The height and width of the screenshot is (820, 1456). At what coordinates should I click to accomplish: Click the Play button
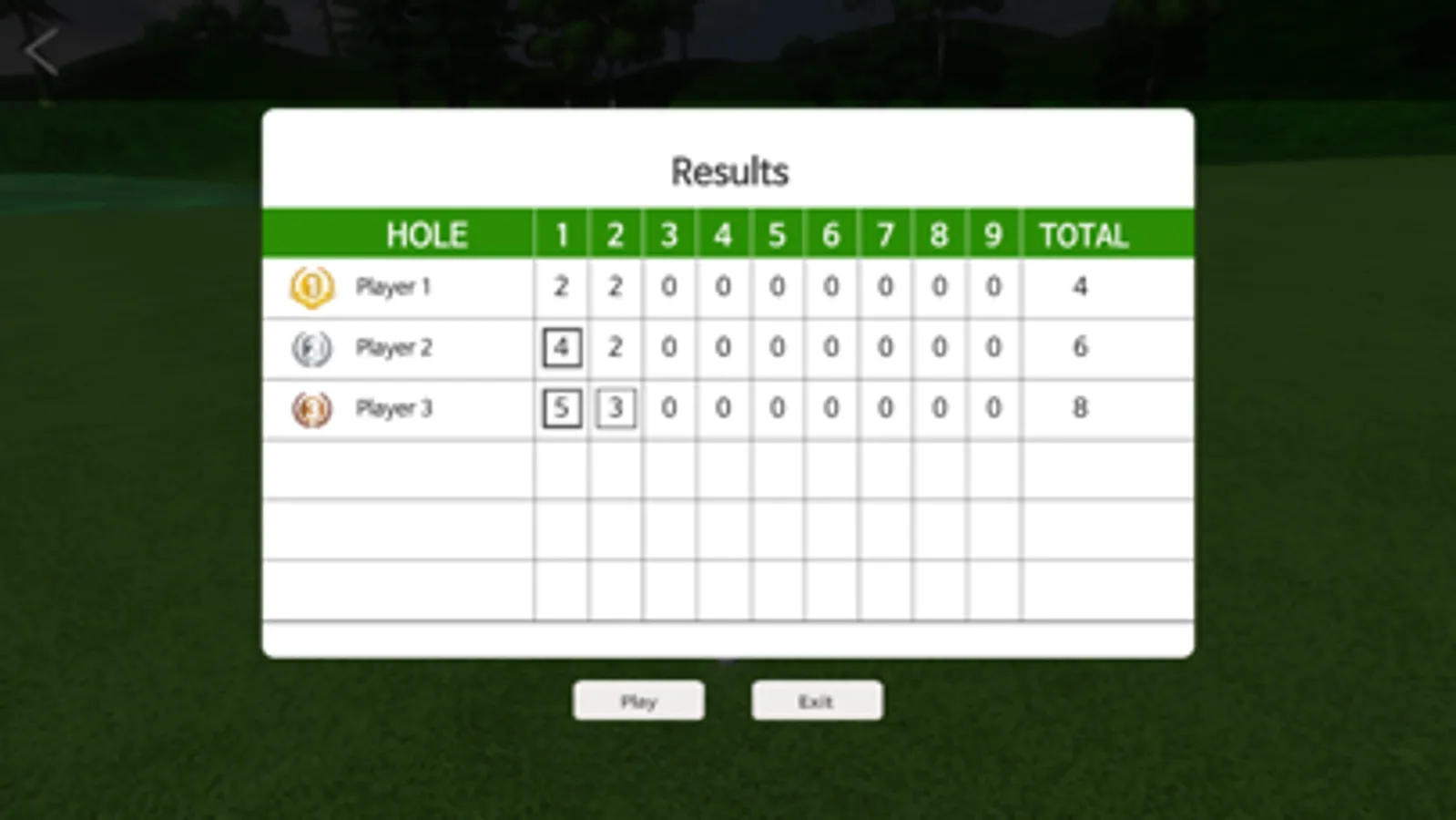[638, 701]
